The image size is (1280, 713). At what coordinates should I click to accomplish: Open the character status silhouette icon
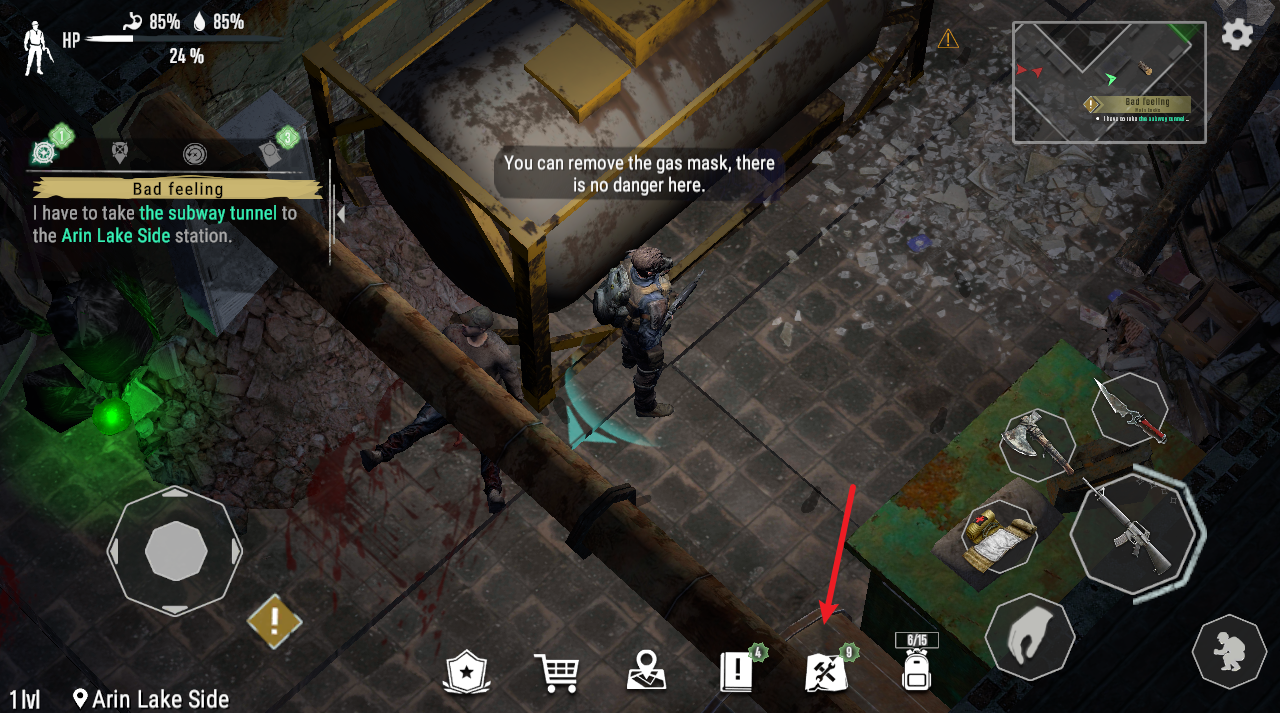pos(38,46)
